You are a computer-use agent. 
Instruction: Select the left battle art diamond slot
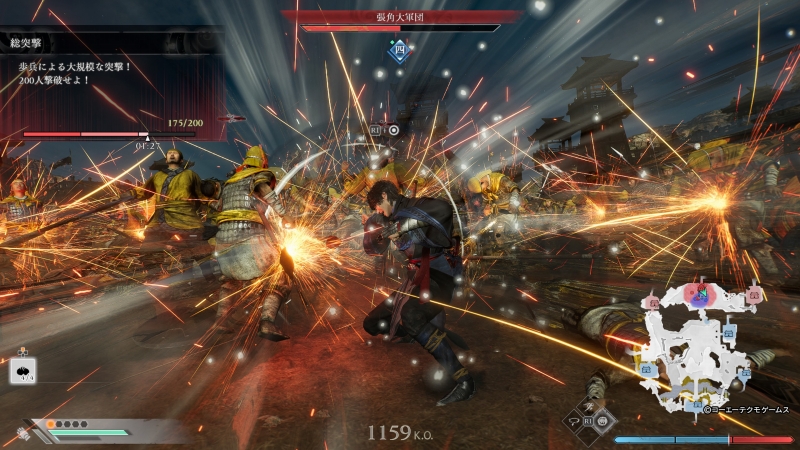click(573, 423)
